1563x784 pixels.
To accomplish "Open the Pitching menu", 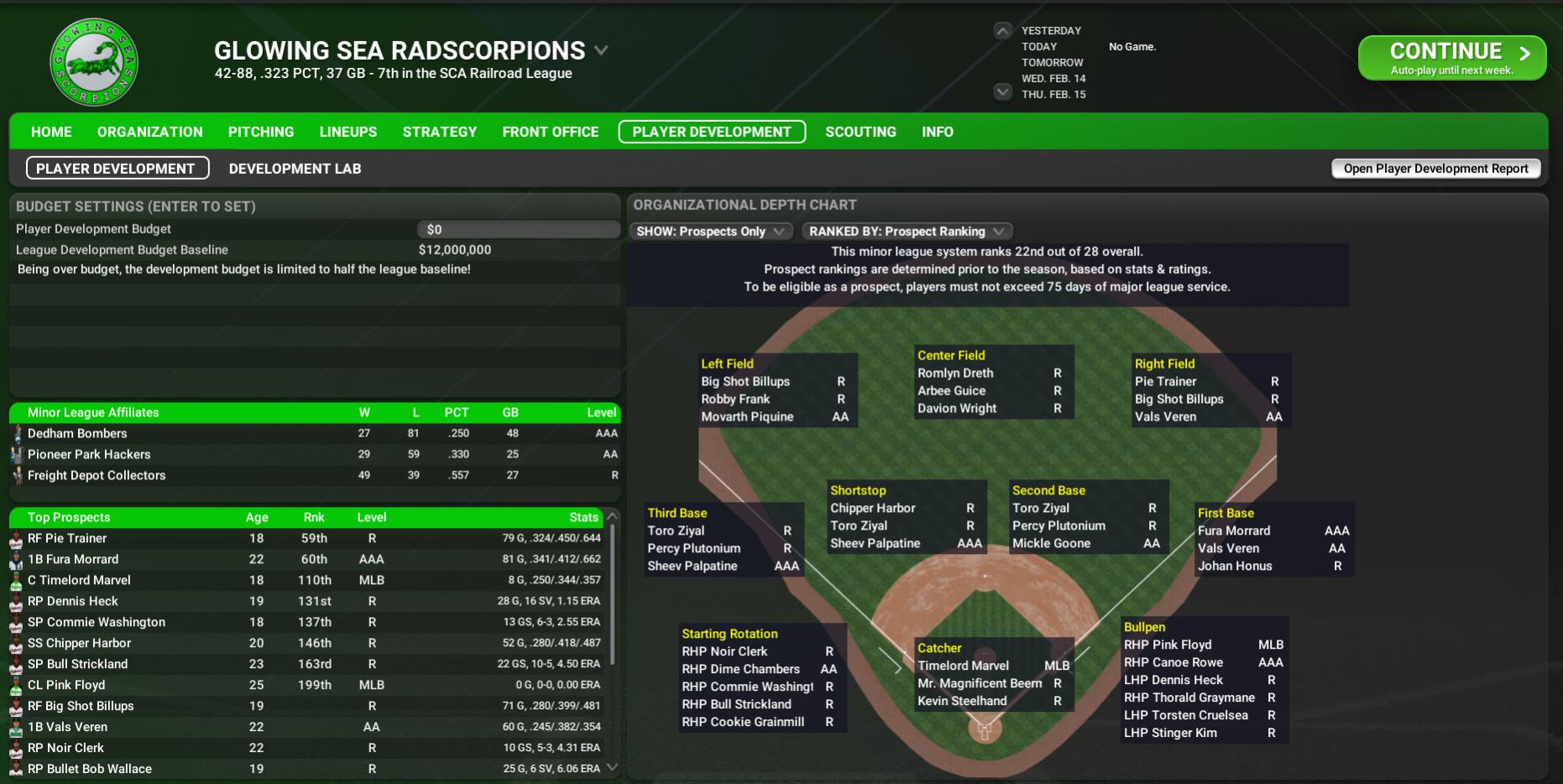I will point(261,132).
